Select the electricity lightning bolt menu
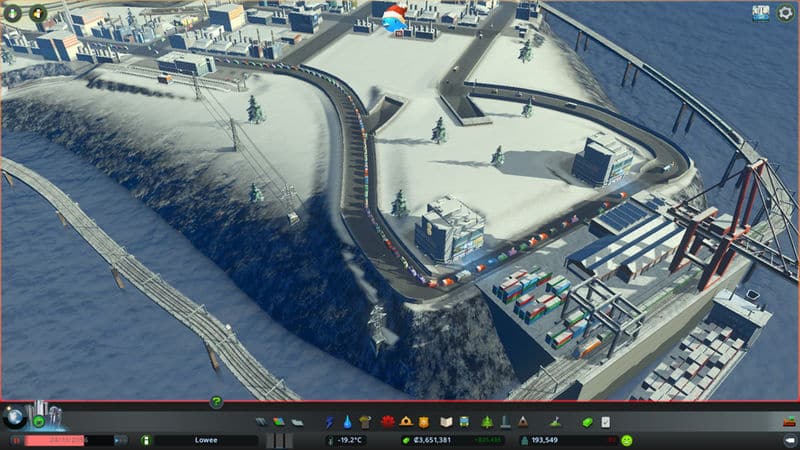This screenshot has height=450, width=800. 328,421
